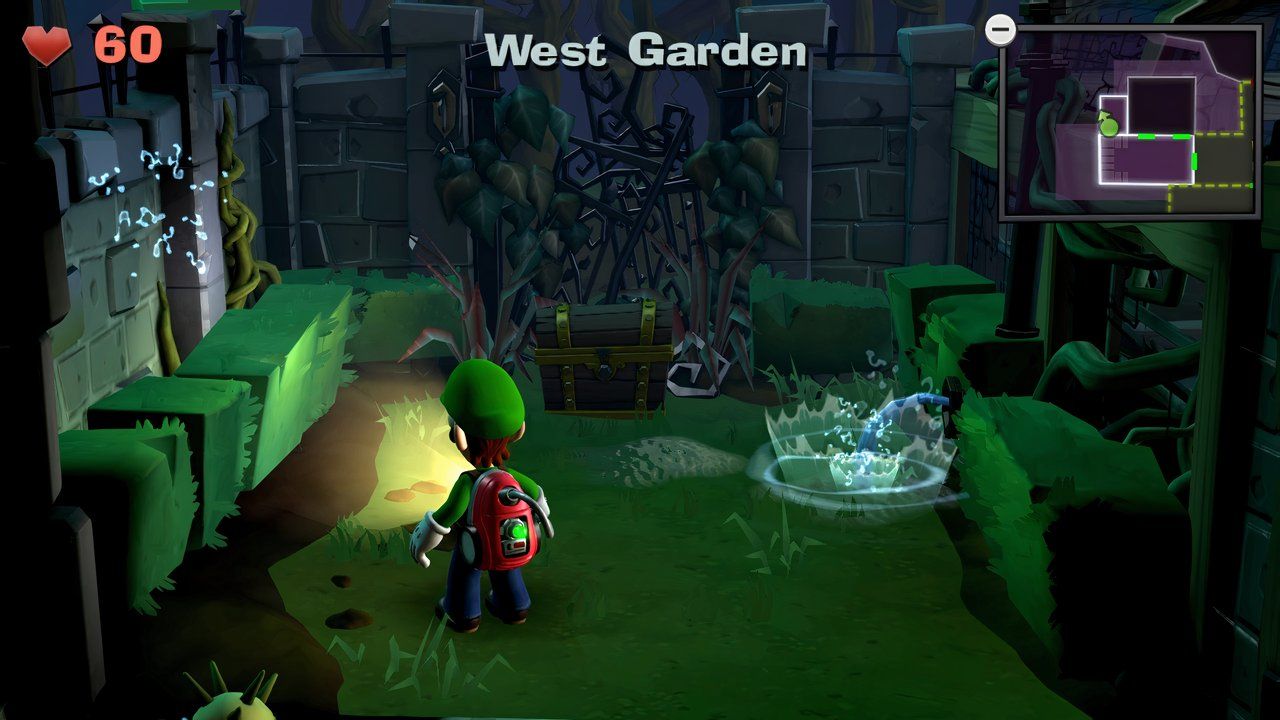Open the minimap in the corner
The image size is (1280, 720).
[x=1129, y=122]
